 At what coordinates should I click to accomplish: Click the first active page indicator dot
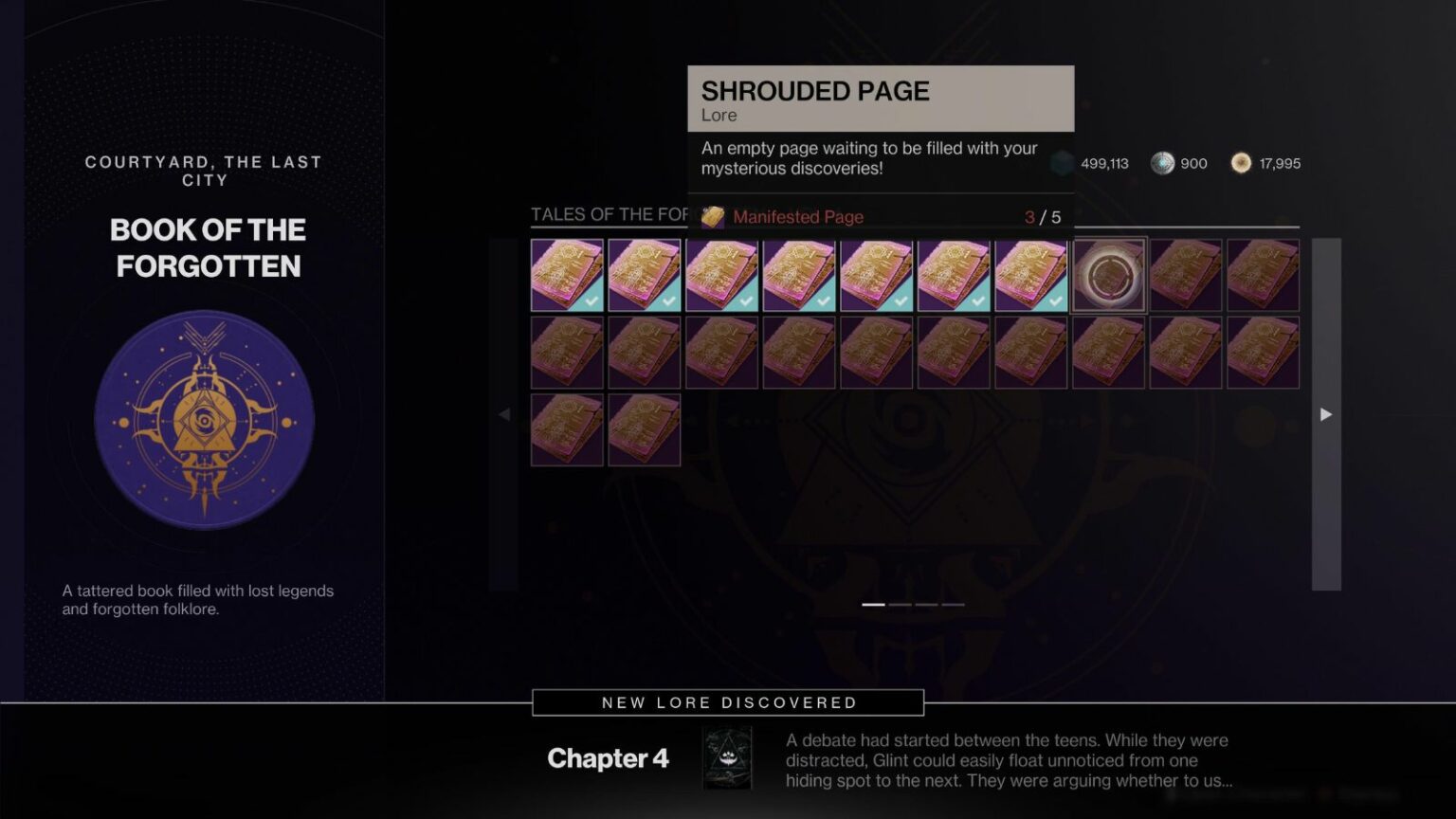pyautogui.click(x=873, y=604)
